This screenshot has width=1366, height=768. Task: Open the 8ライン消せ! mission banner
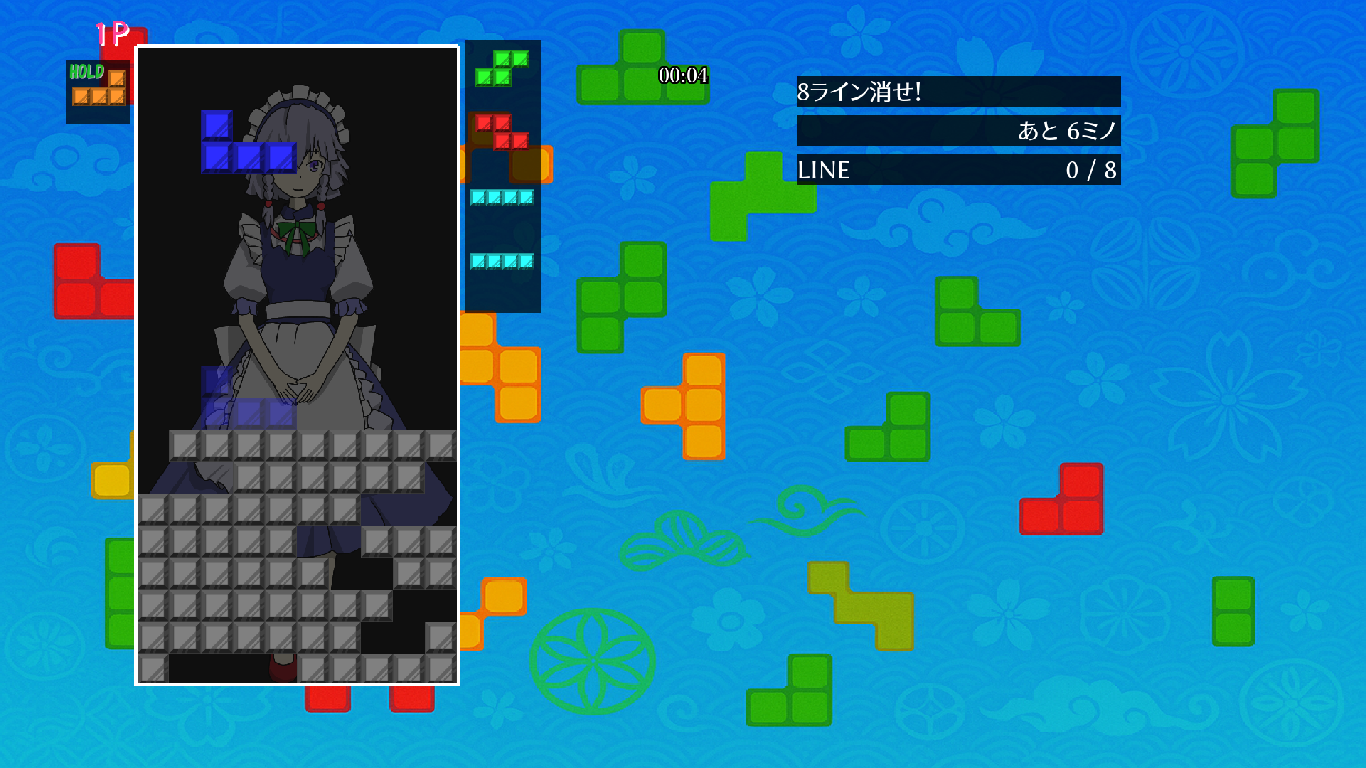click(957, 91)
